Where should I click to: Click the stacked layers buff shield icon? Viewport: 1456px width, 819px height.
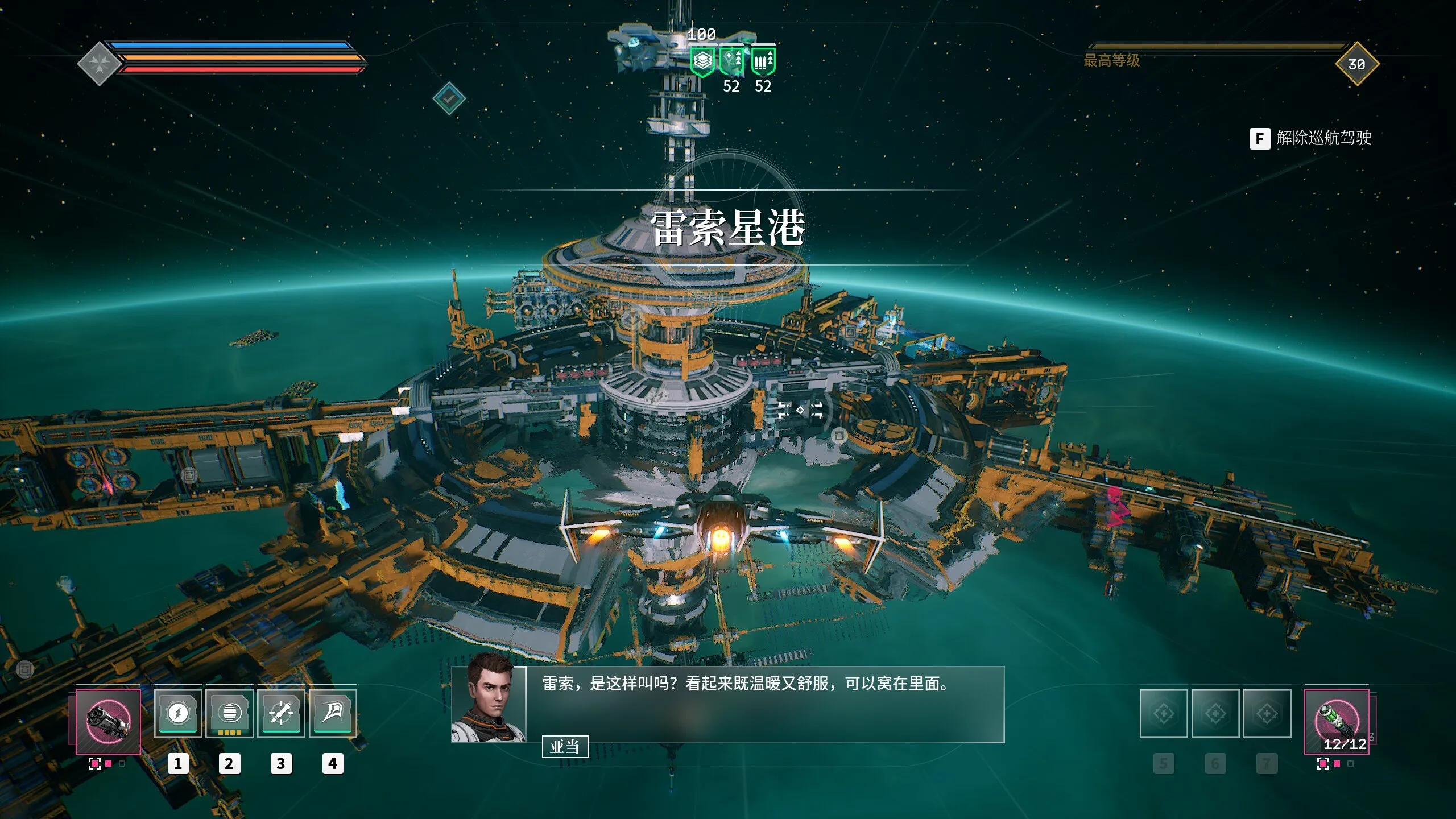(x=702, y=61)
